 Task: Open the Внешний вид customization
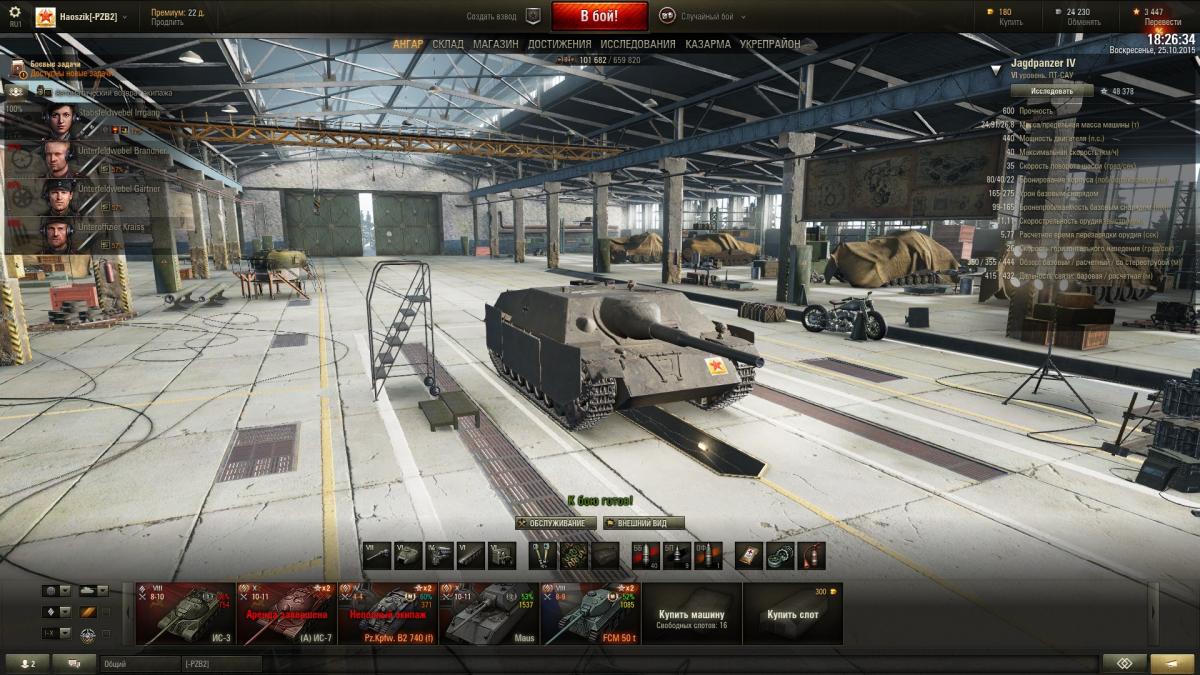coord(644,523)
